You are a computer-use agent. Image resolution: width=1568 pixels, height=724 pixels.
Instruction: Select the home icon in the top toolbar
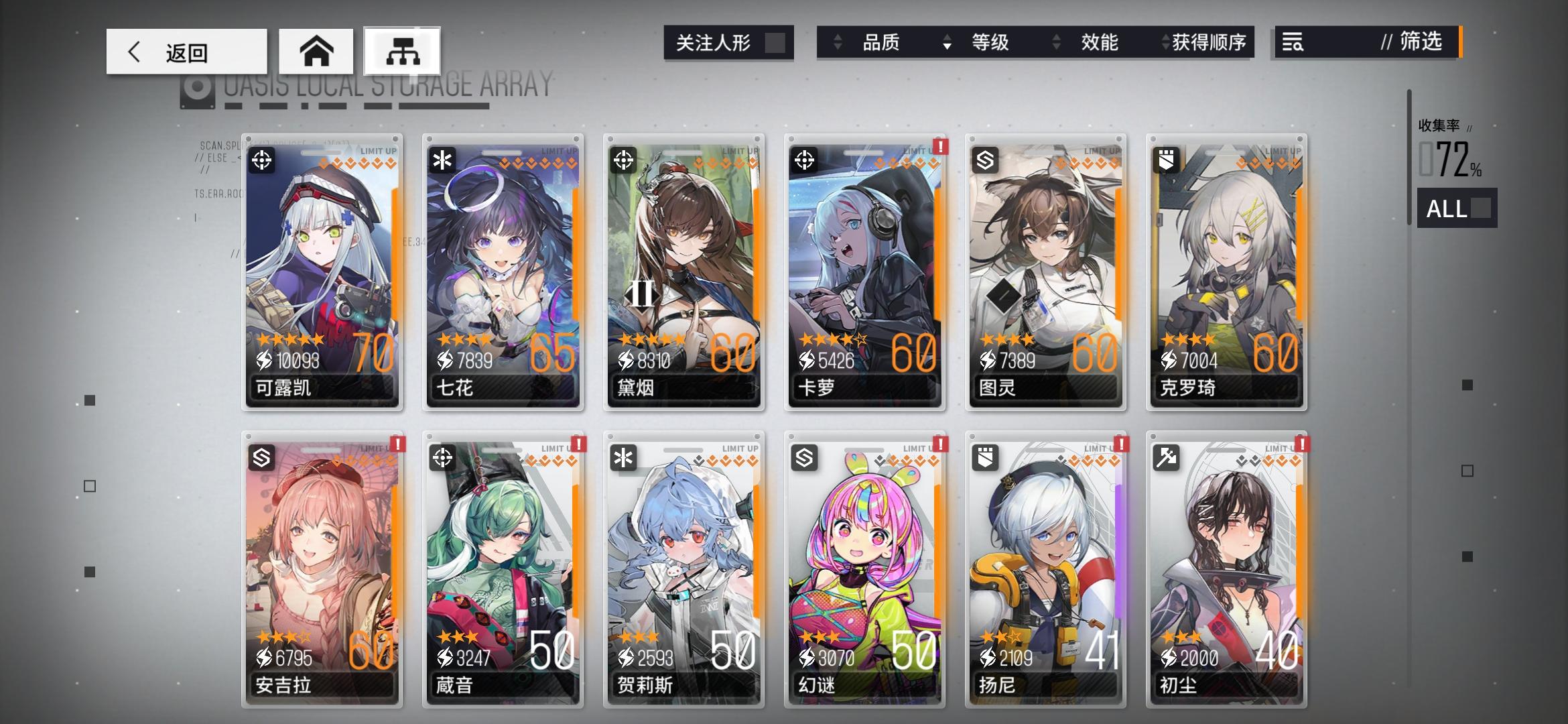tap(317, 51)
